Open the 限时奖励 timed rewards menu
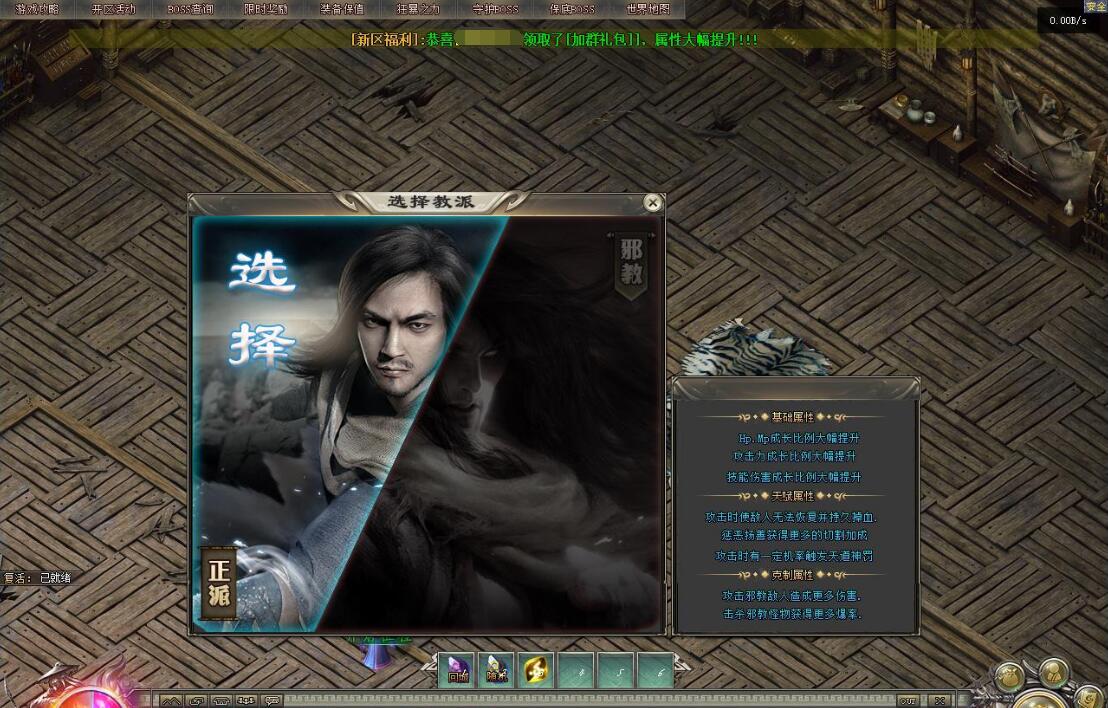The image size is (1108, 708). click(x=266, y=9)
